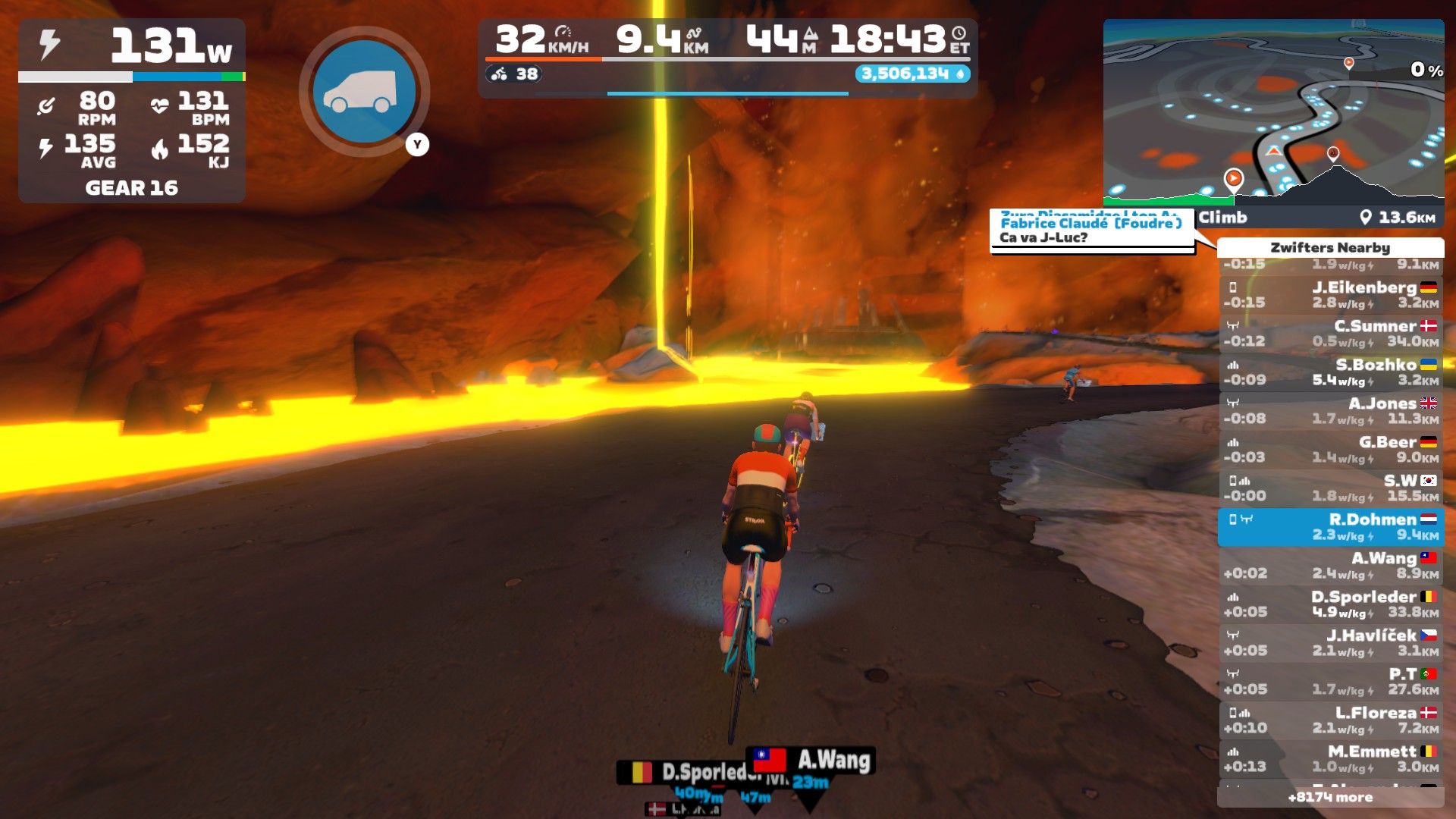Select the highlighted R.Dohmen row
1456x819 pixels.
click(1330, 527)
